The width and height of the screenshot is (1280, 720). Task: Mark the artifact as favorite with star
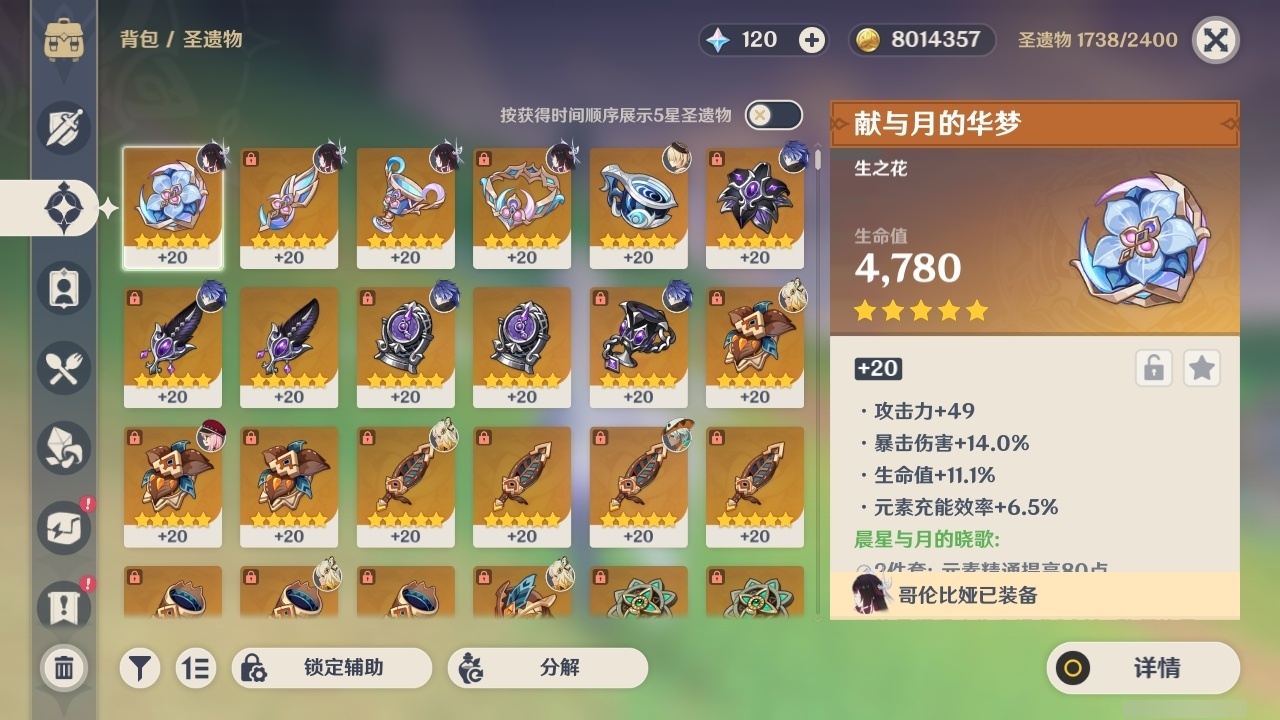tap(1201, 368)
